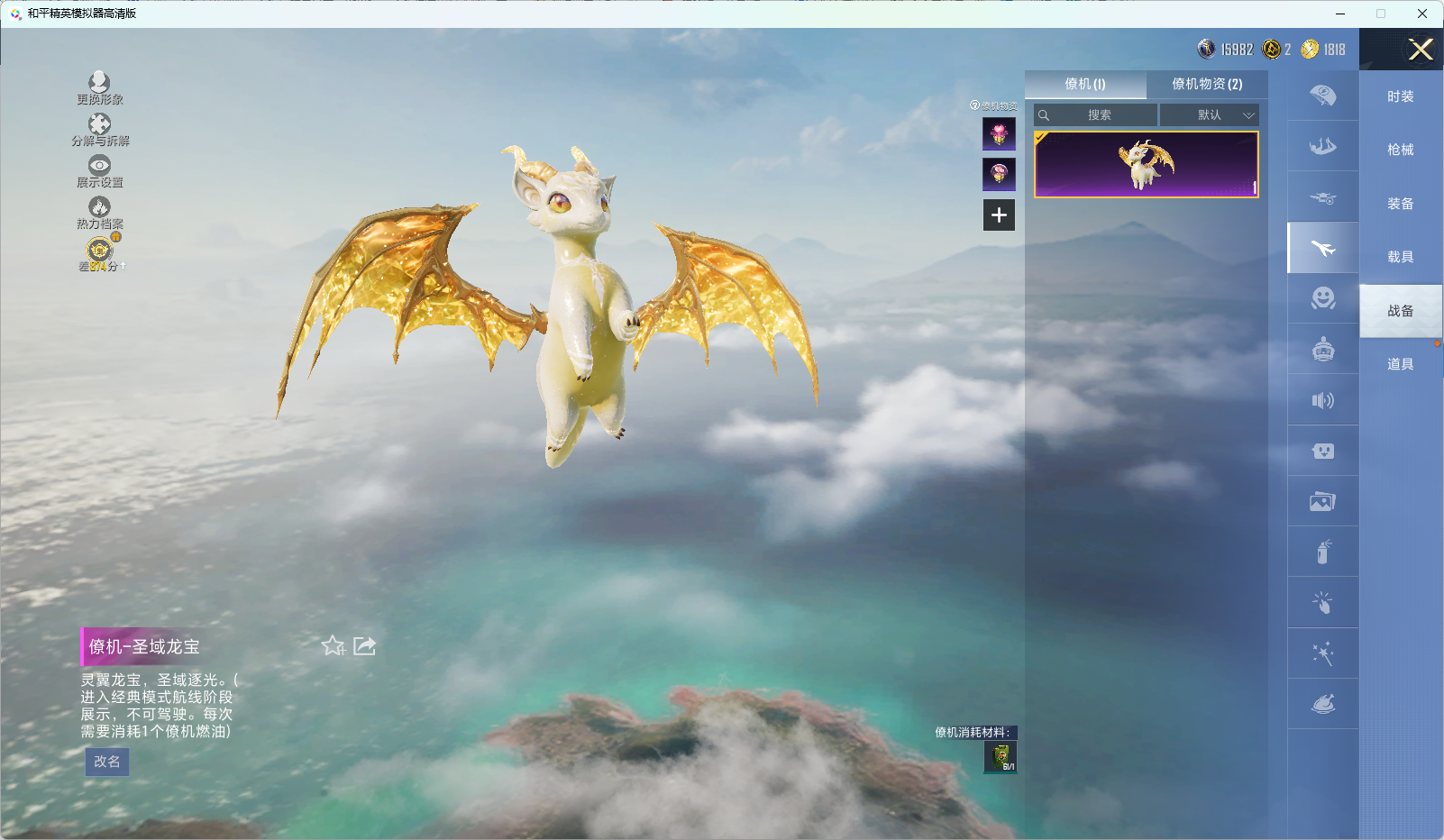Share the wingman using the arrow icon
This screenshot has width=1444, height=840.
364,645
